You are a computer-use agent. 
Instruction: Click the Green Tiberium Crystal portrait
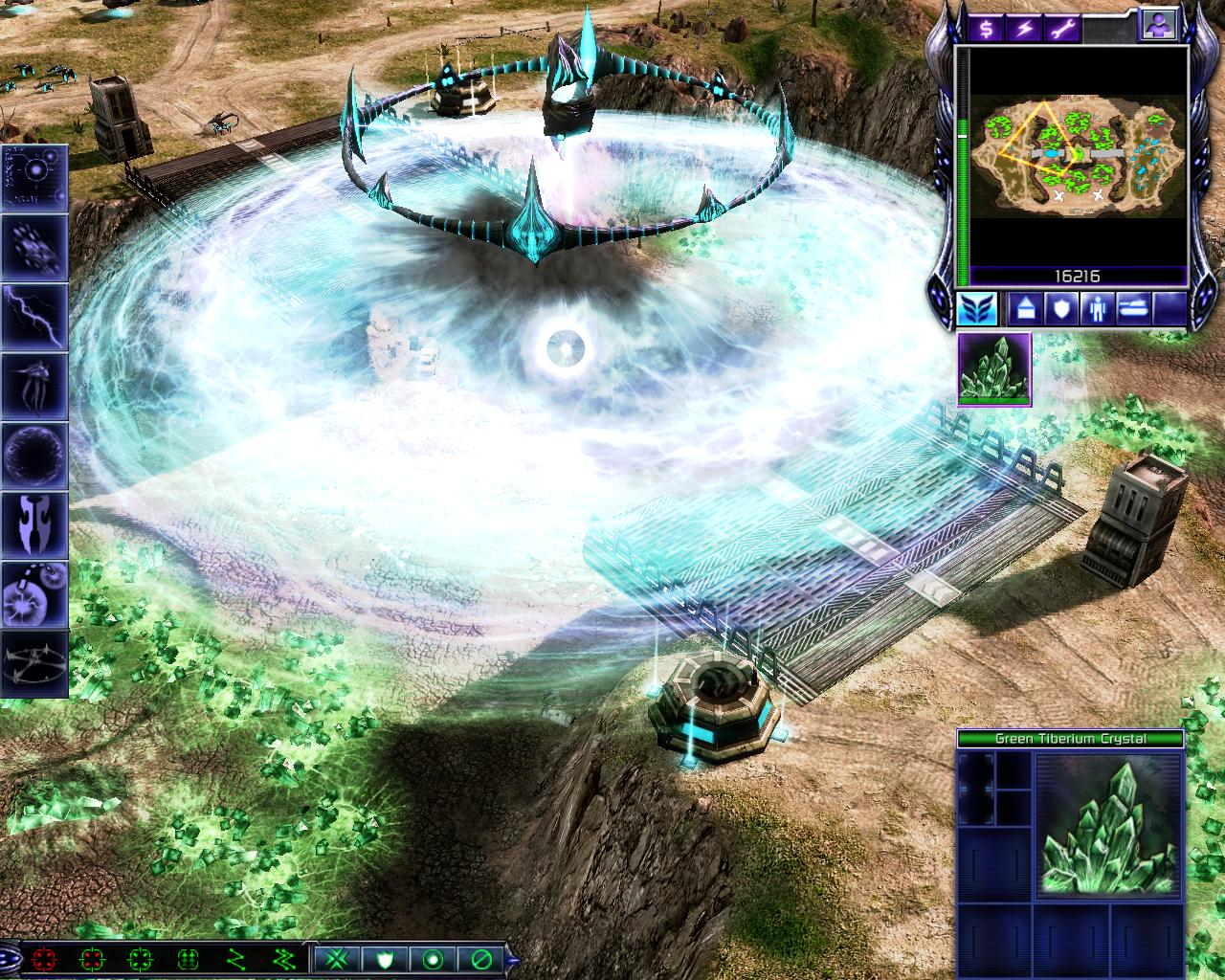click(x=1107, y=824)
